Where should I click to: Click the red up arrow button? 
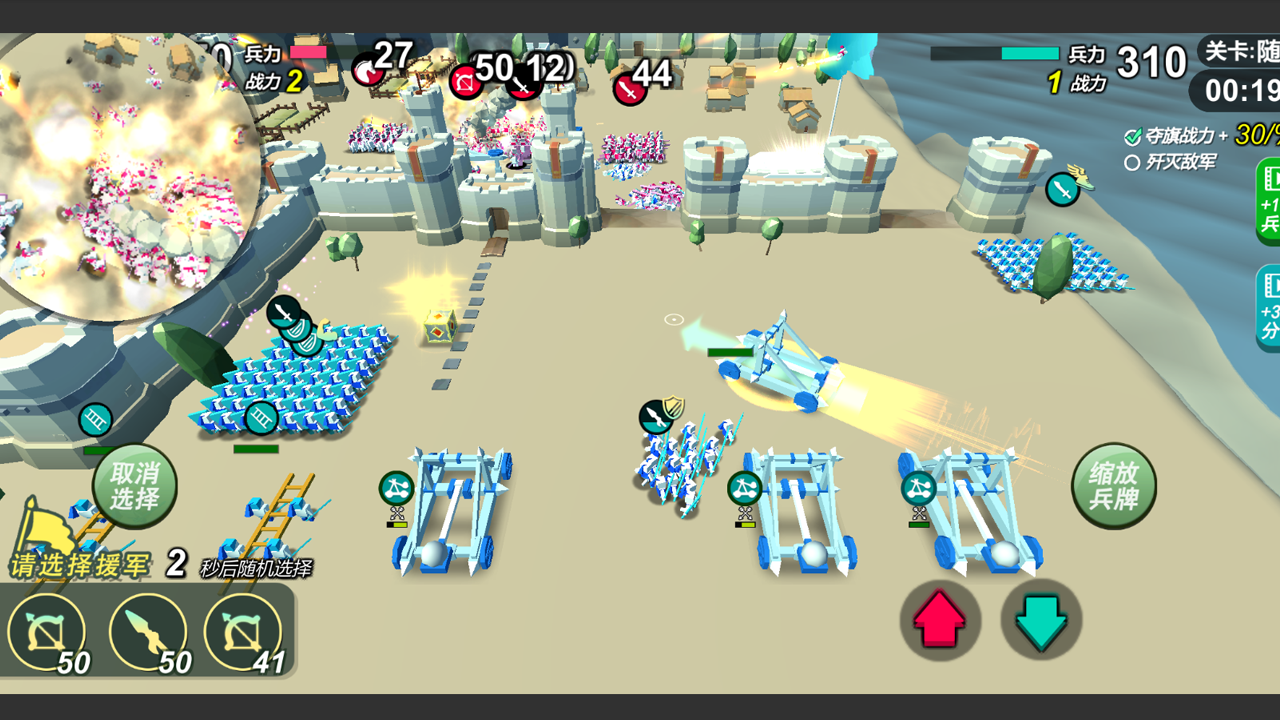pos(940,620)
